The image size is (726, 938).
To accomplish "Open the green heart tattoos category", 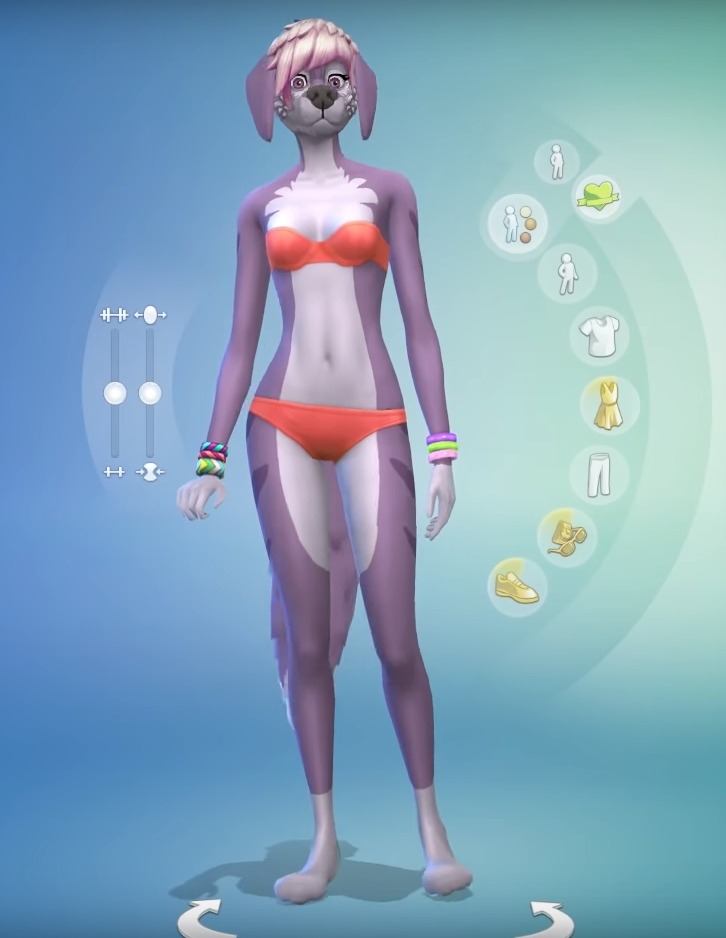I will [x=597, y=195].
